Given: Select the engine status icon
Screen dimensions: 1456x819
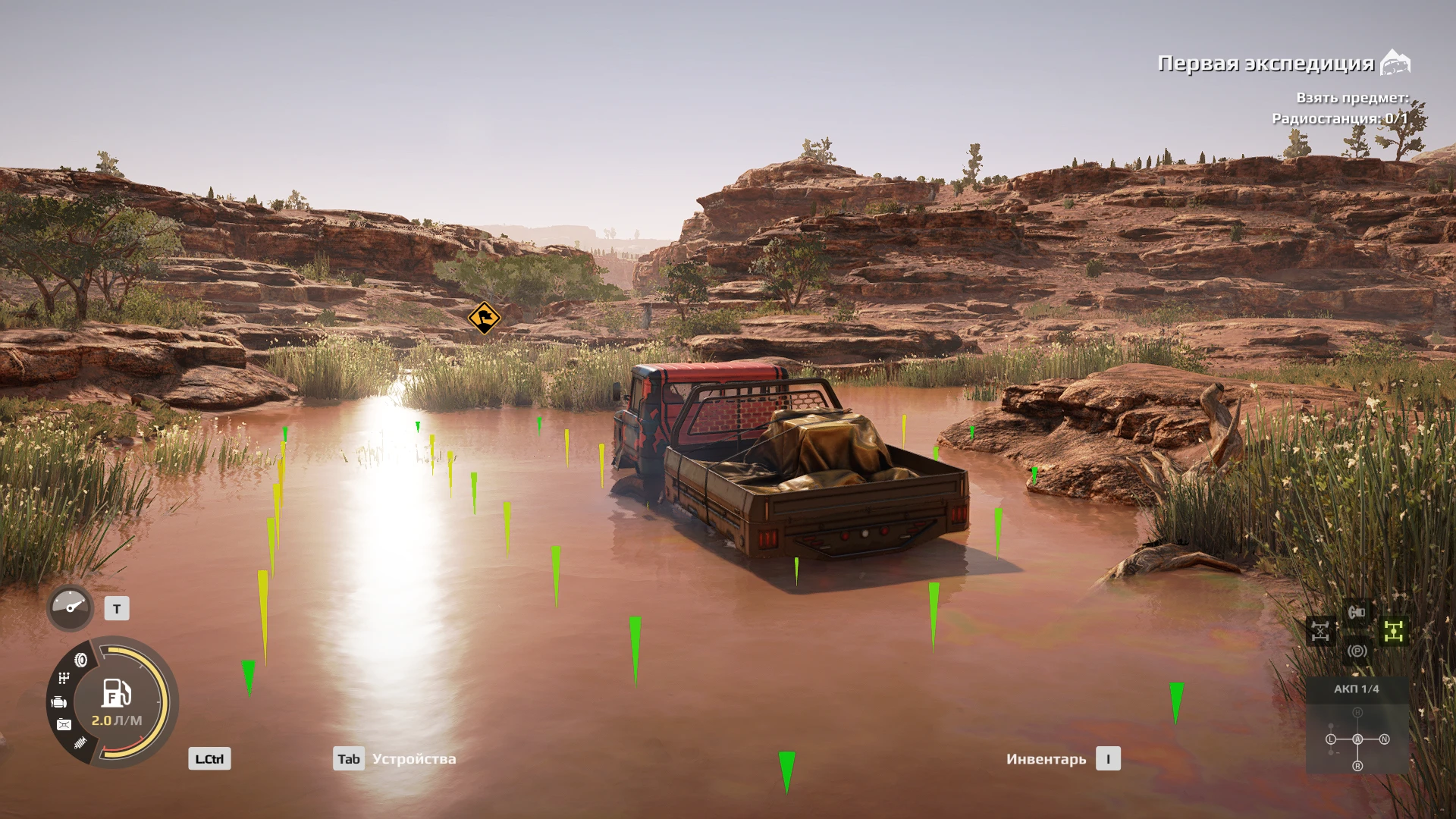Looking at the screenshot, I should pos(58,703).
